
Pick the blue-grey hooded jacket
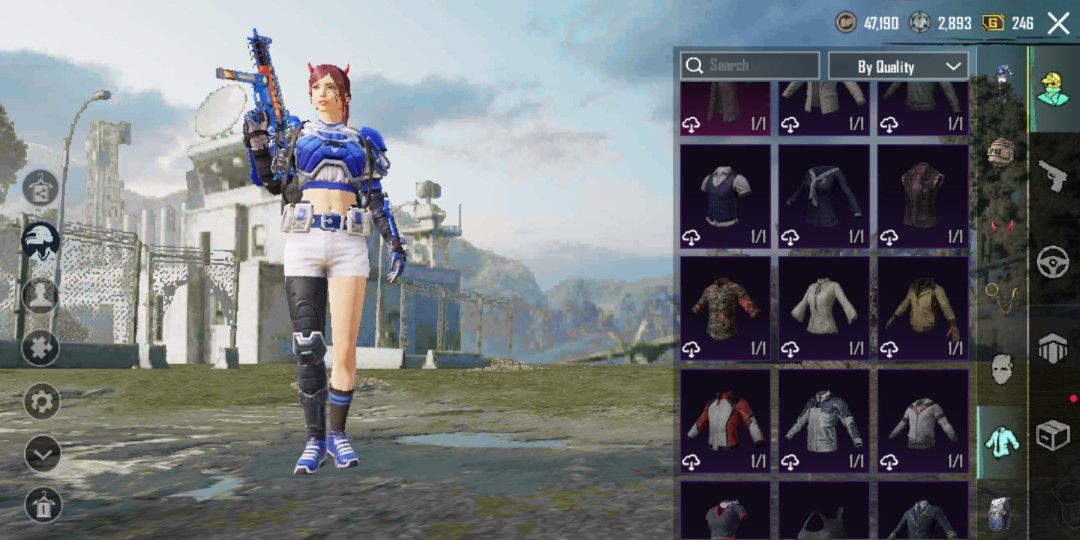coord(823,420)
